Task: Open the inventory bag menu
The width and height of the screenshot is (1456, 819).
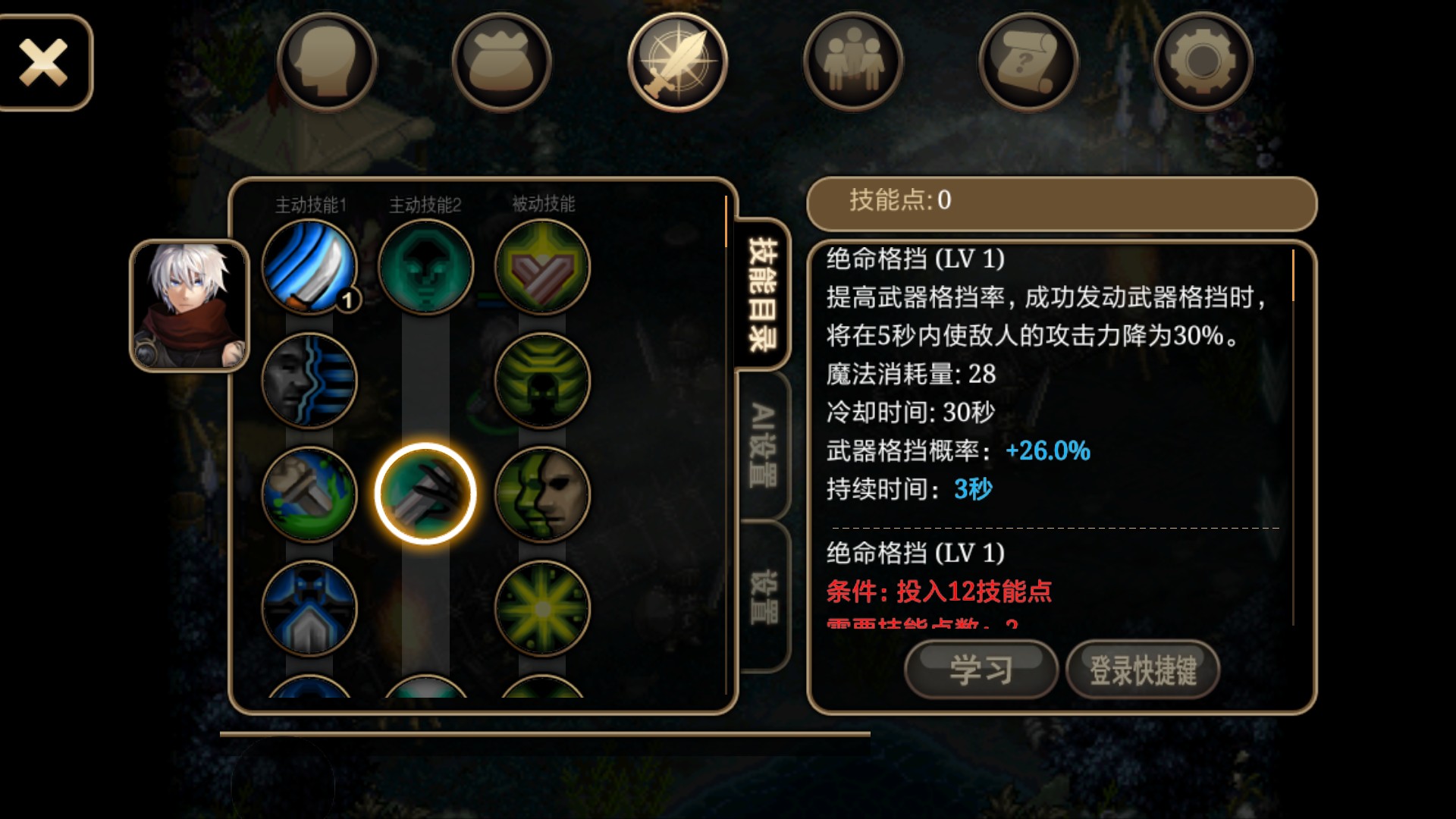Action: coord(501,62)
